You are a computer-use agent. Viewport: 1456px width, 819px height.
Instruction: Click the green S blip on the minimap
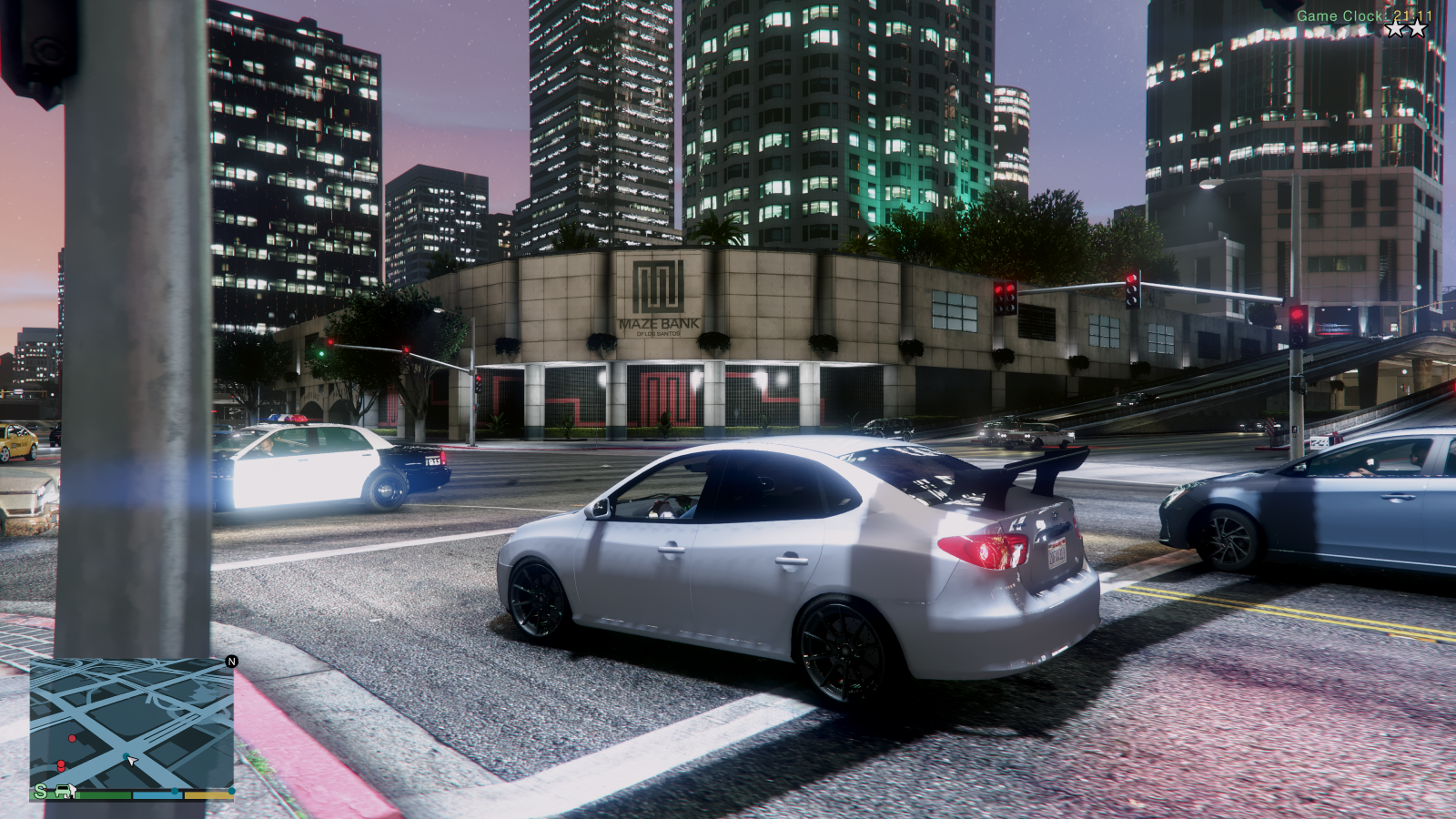click(x=40, y=791)
